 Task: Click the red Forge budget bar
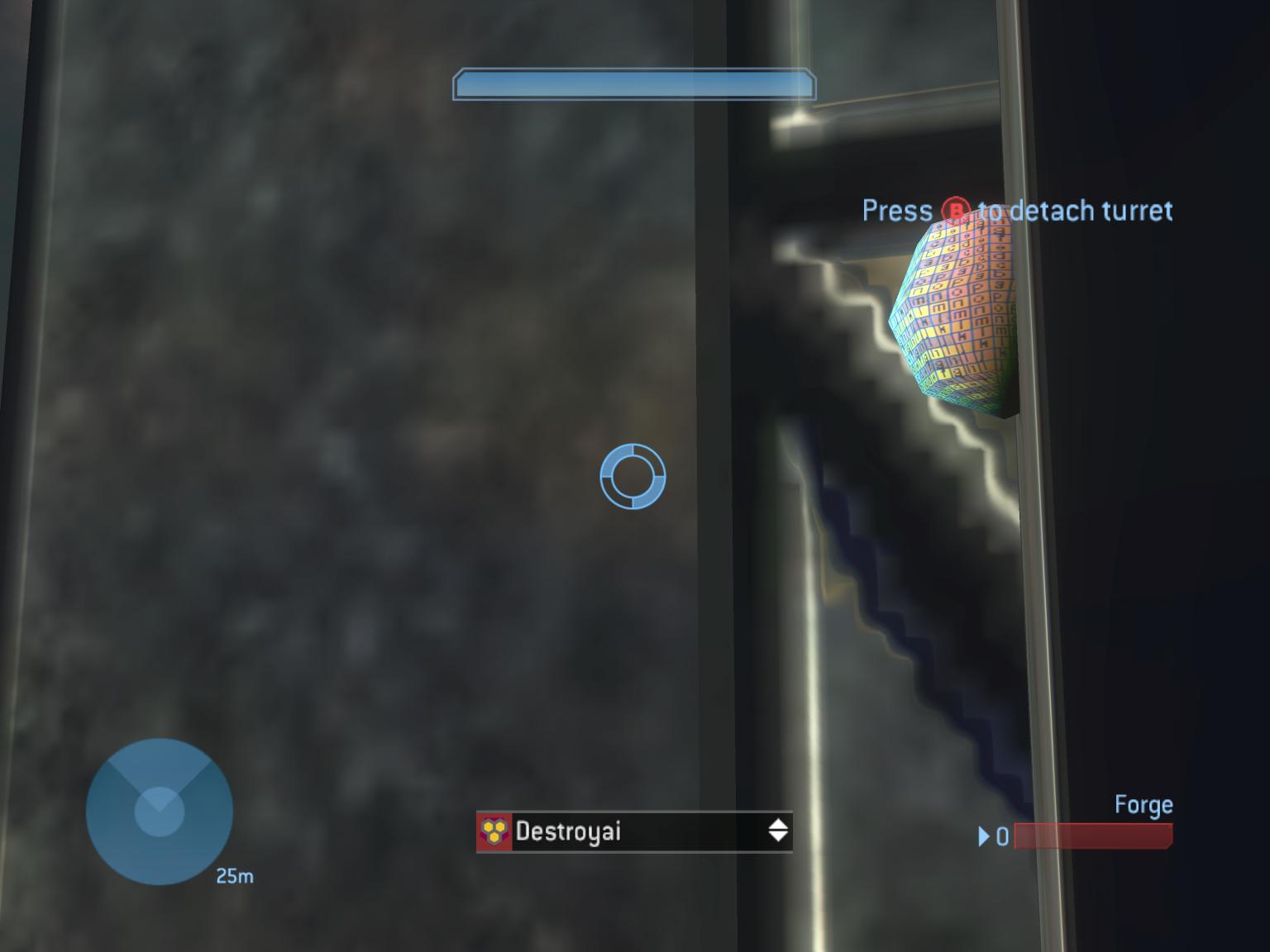click(x=1091, y=838)
